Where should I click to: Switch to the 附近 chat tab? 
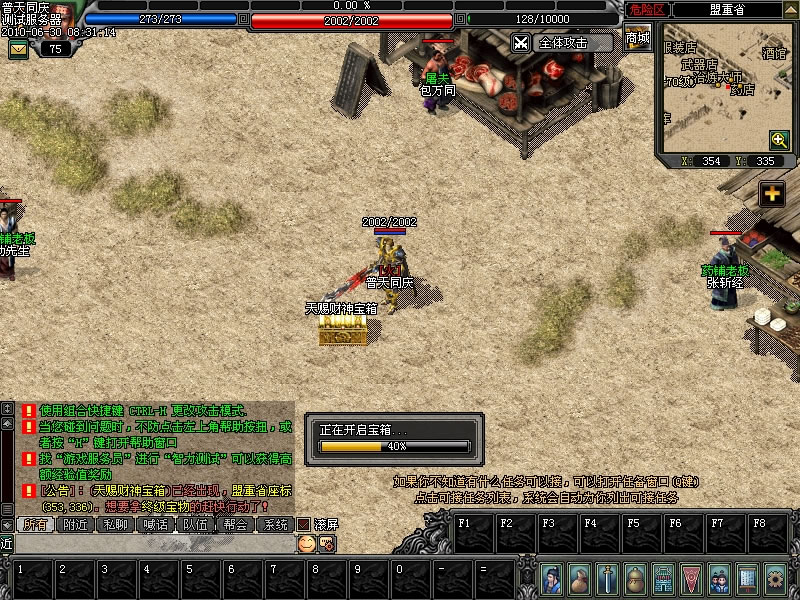[x=78, y=524]
